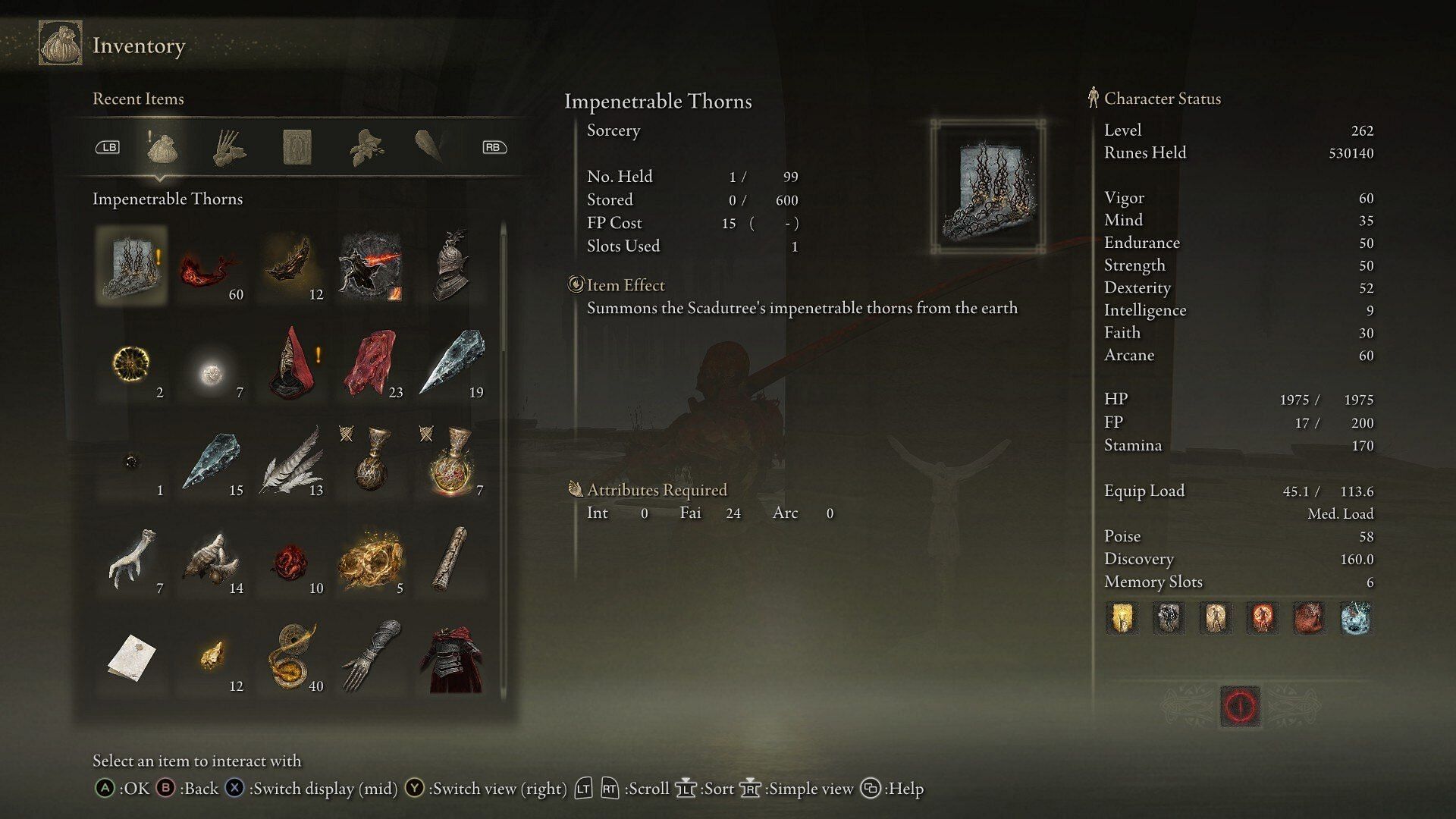Pick the red cloth item stack of 23
The height and width of the screenshot is (819, 1456).
(x=371, y=364)
